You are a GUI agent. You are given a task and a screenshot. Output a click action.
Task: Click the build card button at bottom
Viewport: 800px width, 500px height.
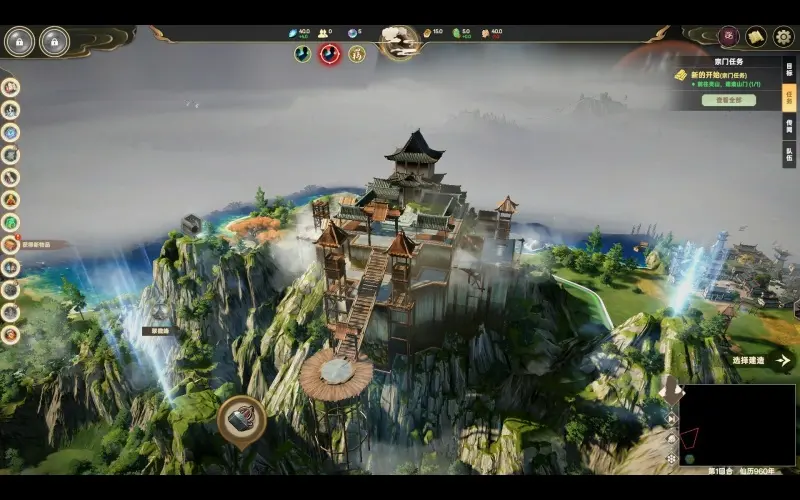(x=241, y=421)
